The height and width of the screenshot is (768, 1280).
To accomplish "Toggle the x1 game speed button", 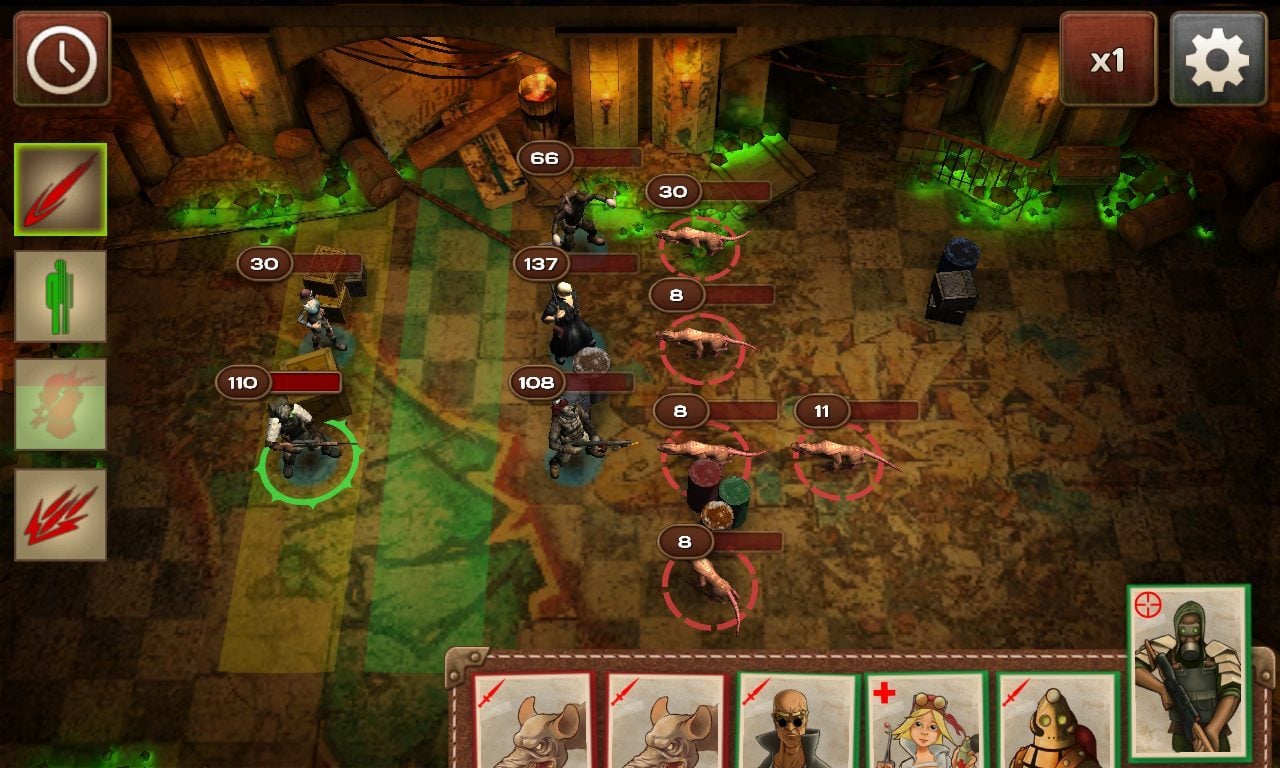I will pyautogui.click(x=1107, y=59).
